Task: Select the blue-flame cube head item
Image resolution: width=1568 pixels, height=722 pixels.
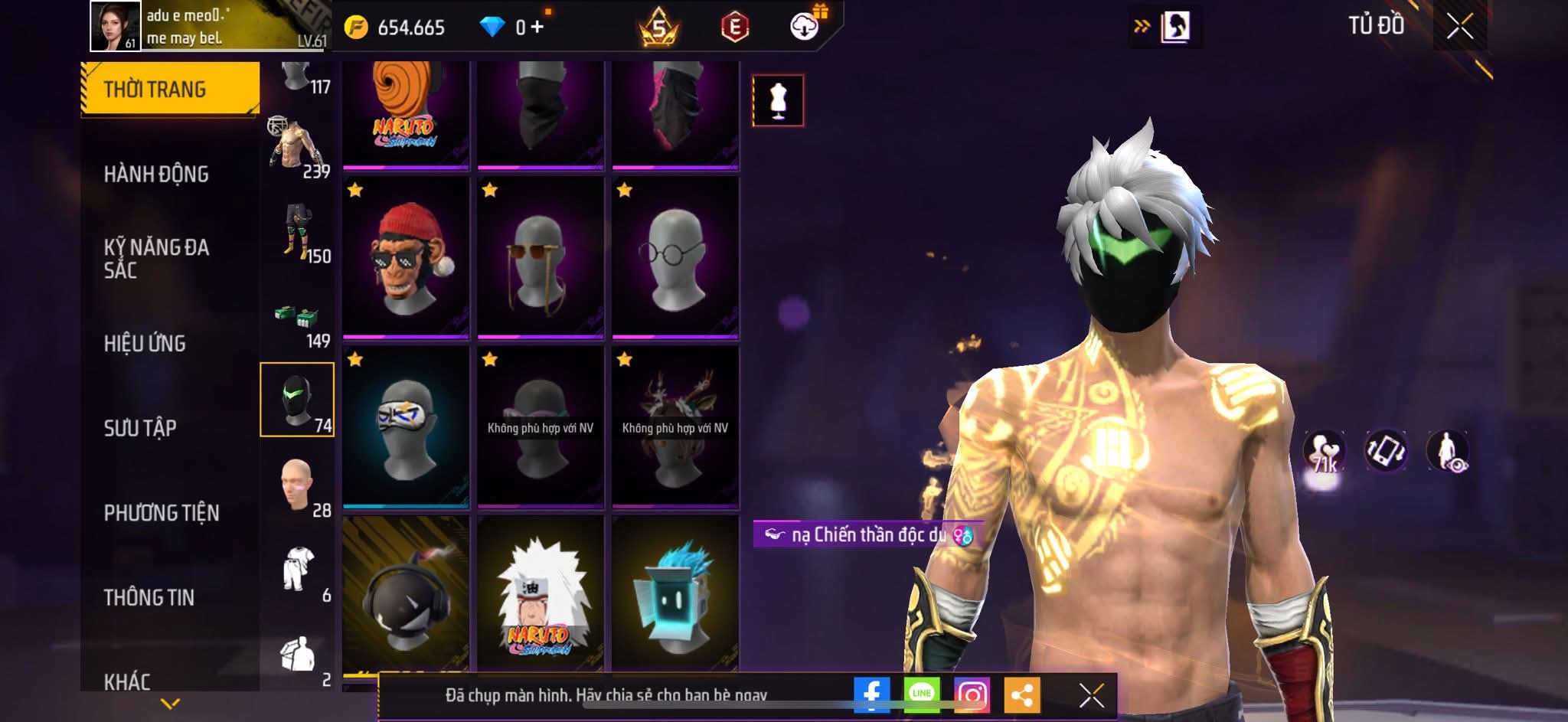Action: coord(675,594)
